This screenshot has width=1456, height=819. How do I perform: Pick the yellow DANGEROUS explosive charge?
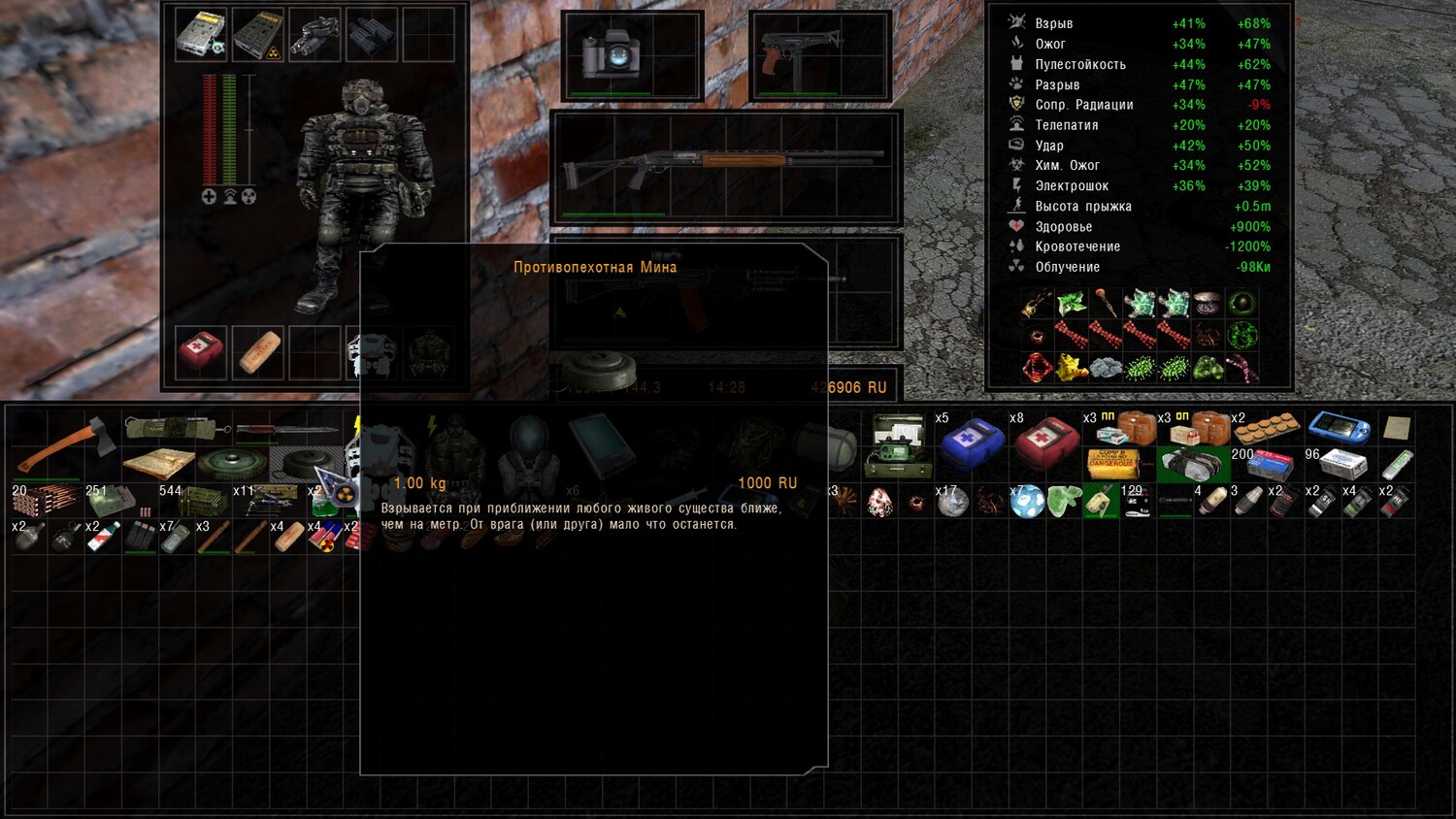[1112, 463]
